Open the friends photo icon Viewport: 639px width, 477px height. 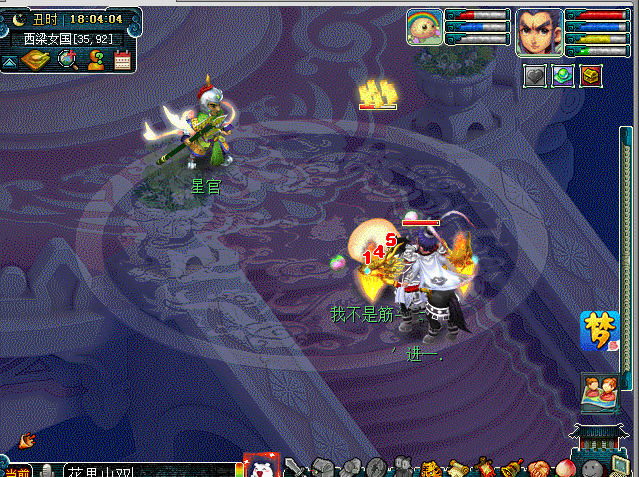click(x=600, y=391)
